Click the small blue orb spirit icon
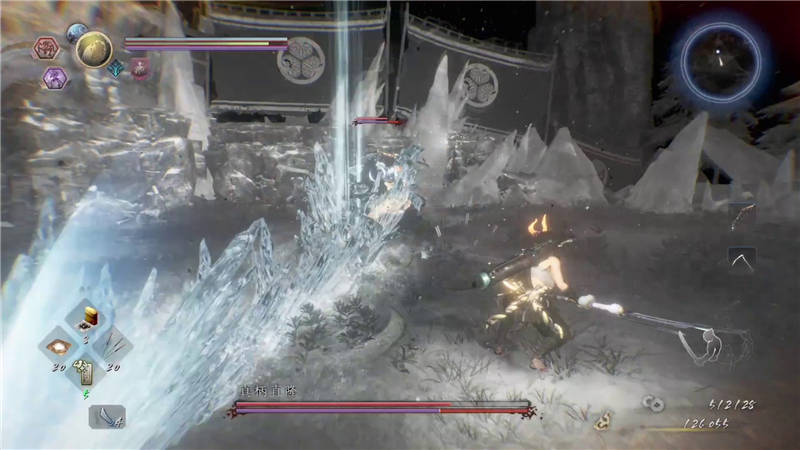This screenshot has height=450, width=800. click(76, 33)
